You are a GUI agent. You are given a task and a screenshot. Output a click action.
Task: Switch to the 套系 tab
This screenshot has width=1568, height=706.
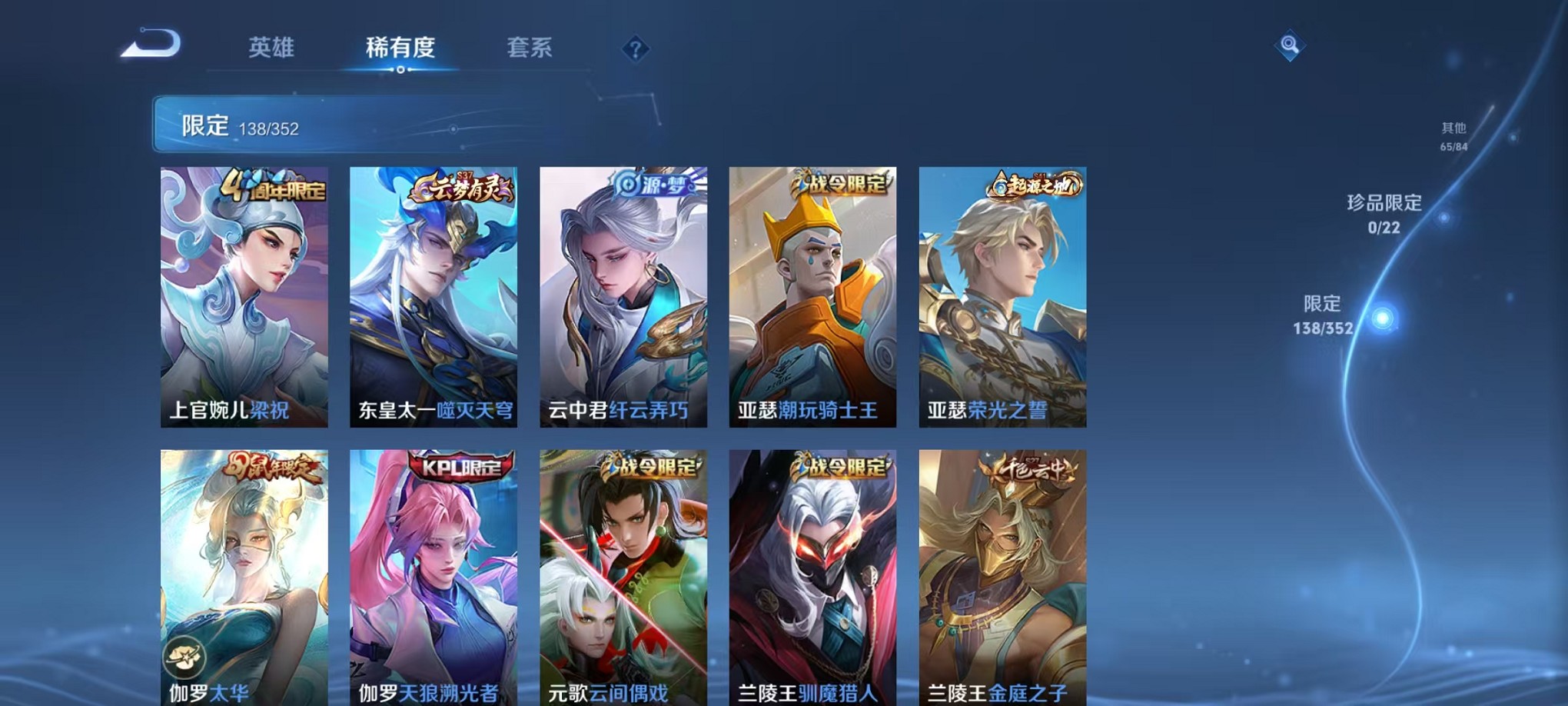(x=530, y=48)
